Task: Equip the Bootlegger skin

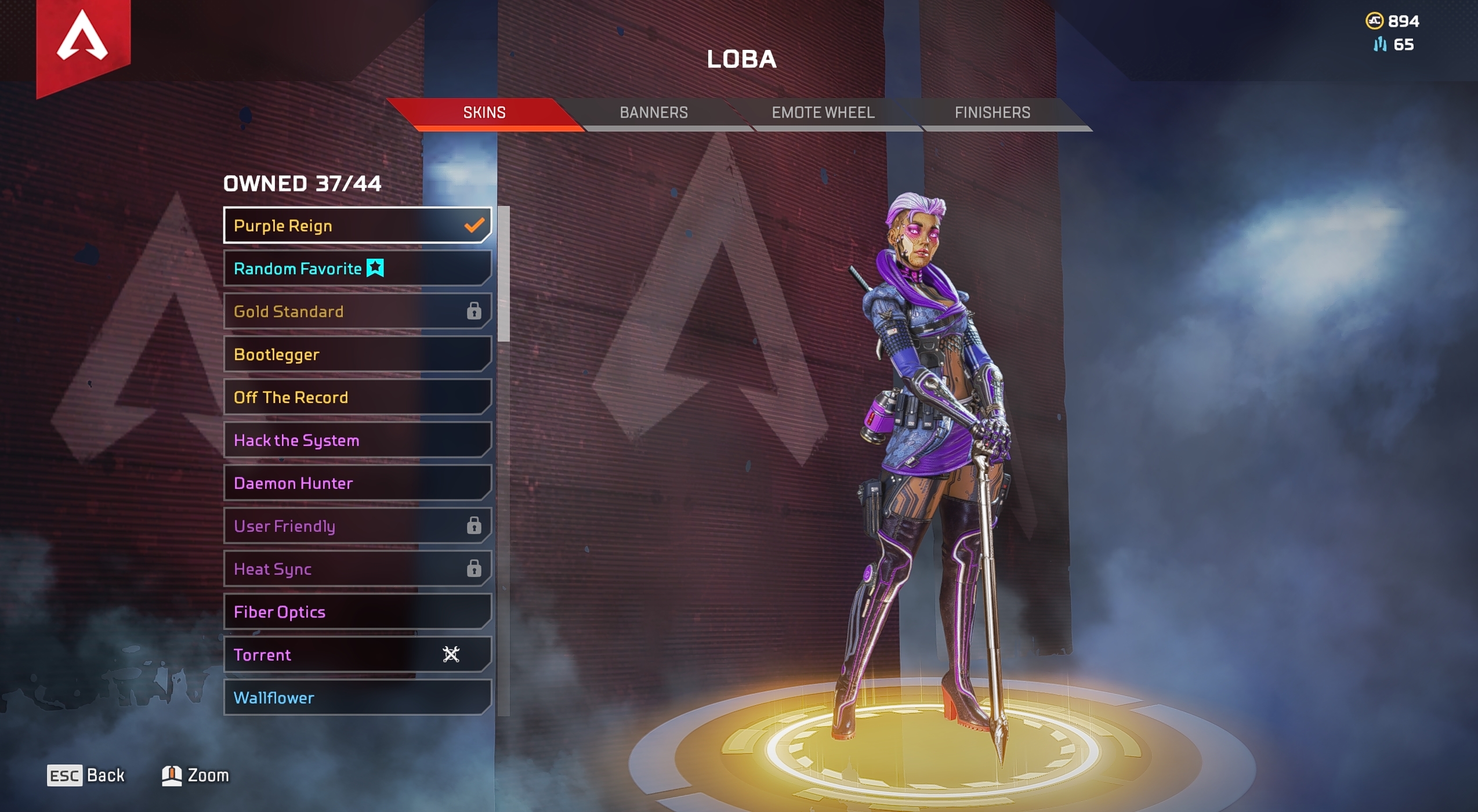Action: click(357, 354)
